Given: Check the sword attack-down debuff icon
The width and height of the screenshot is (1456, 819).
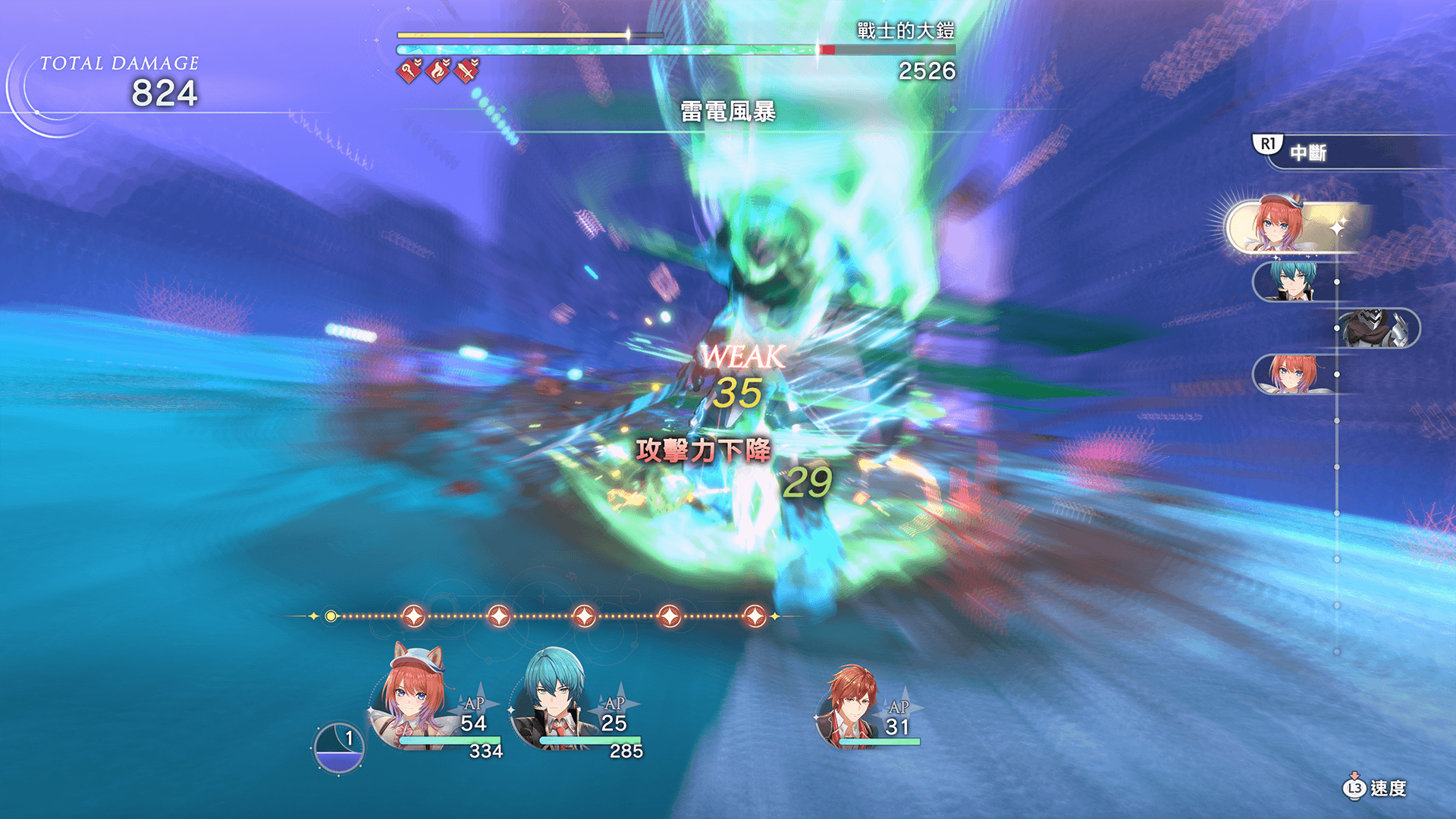Looking at the screenshot, I should [467, 71].
